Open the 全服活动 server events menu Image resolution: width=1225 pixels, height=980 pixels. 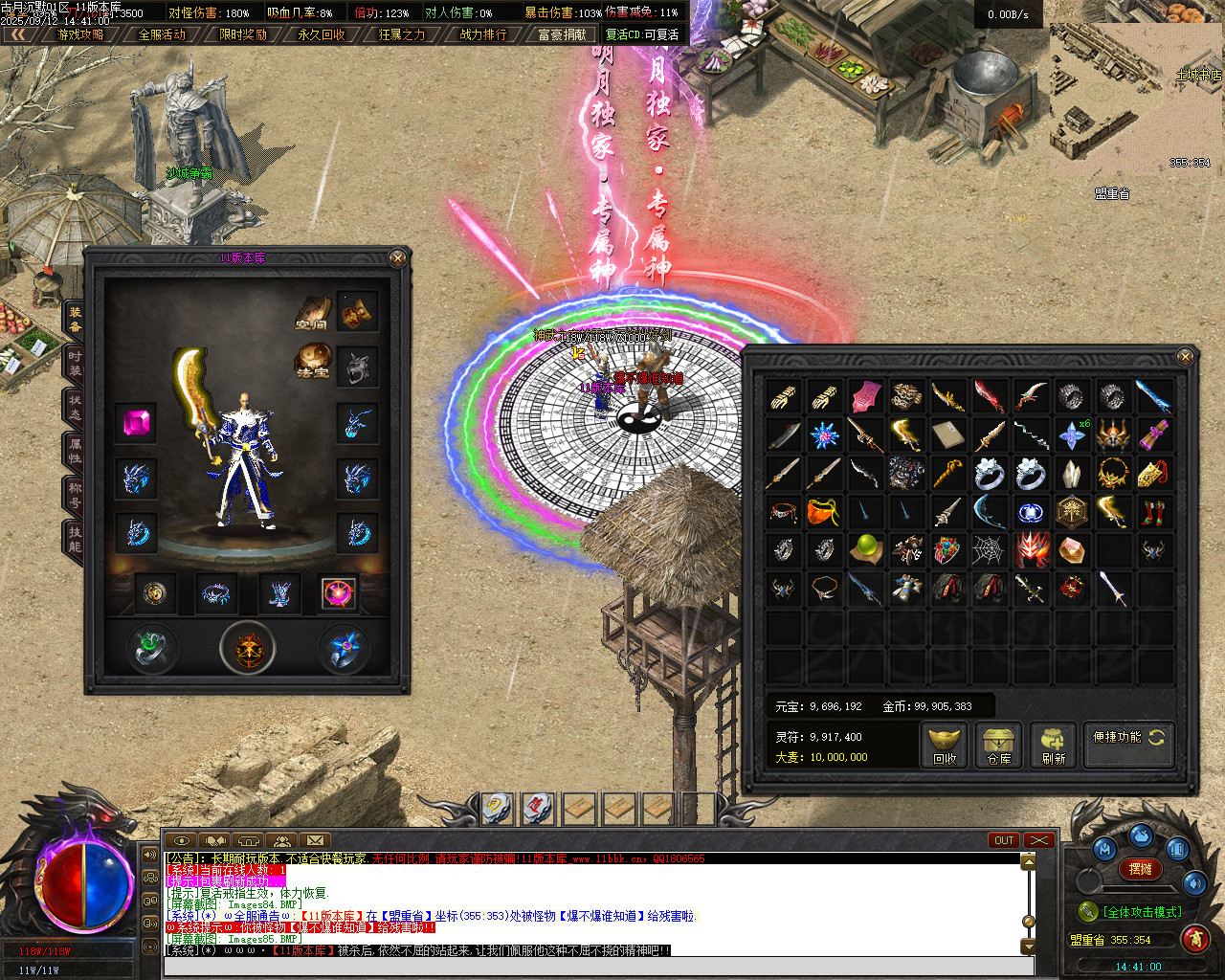(162, 34)
